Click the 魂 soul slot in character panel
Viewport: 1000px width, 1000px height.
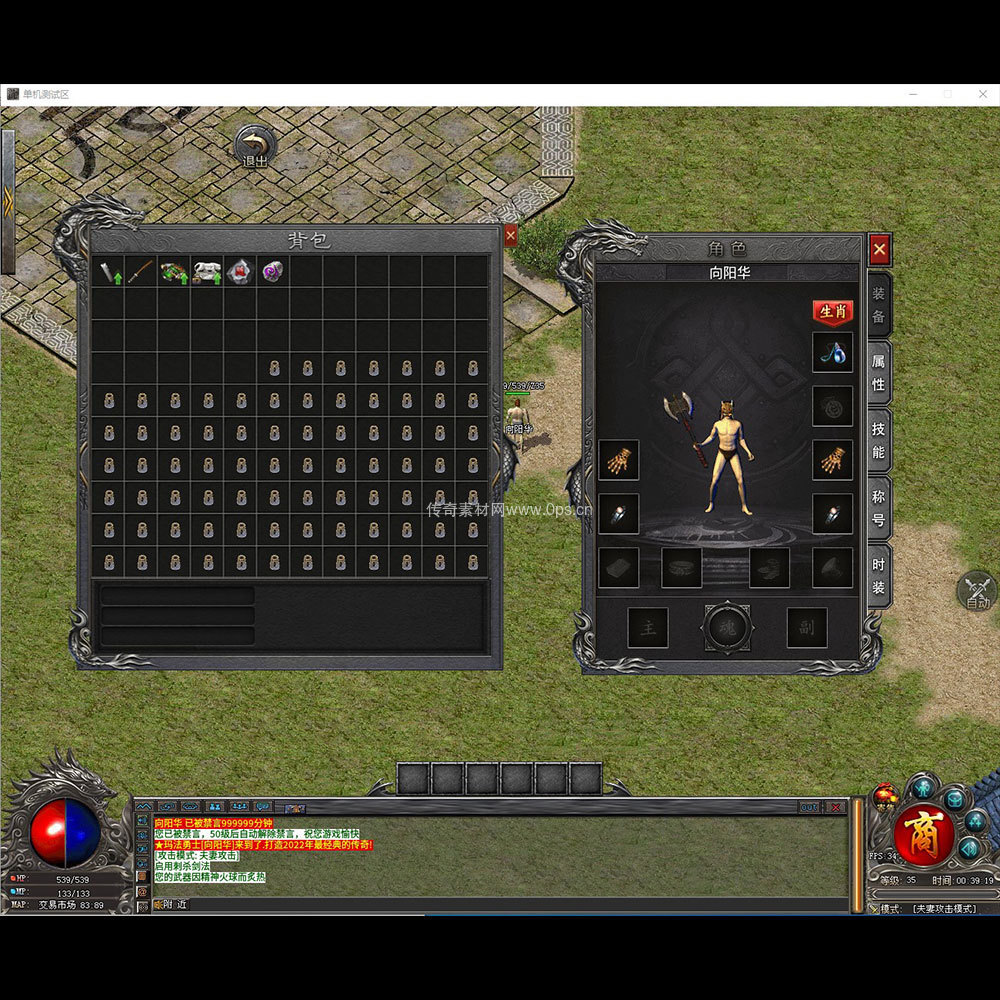[727, 627]
